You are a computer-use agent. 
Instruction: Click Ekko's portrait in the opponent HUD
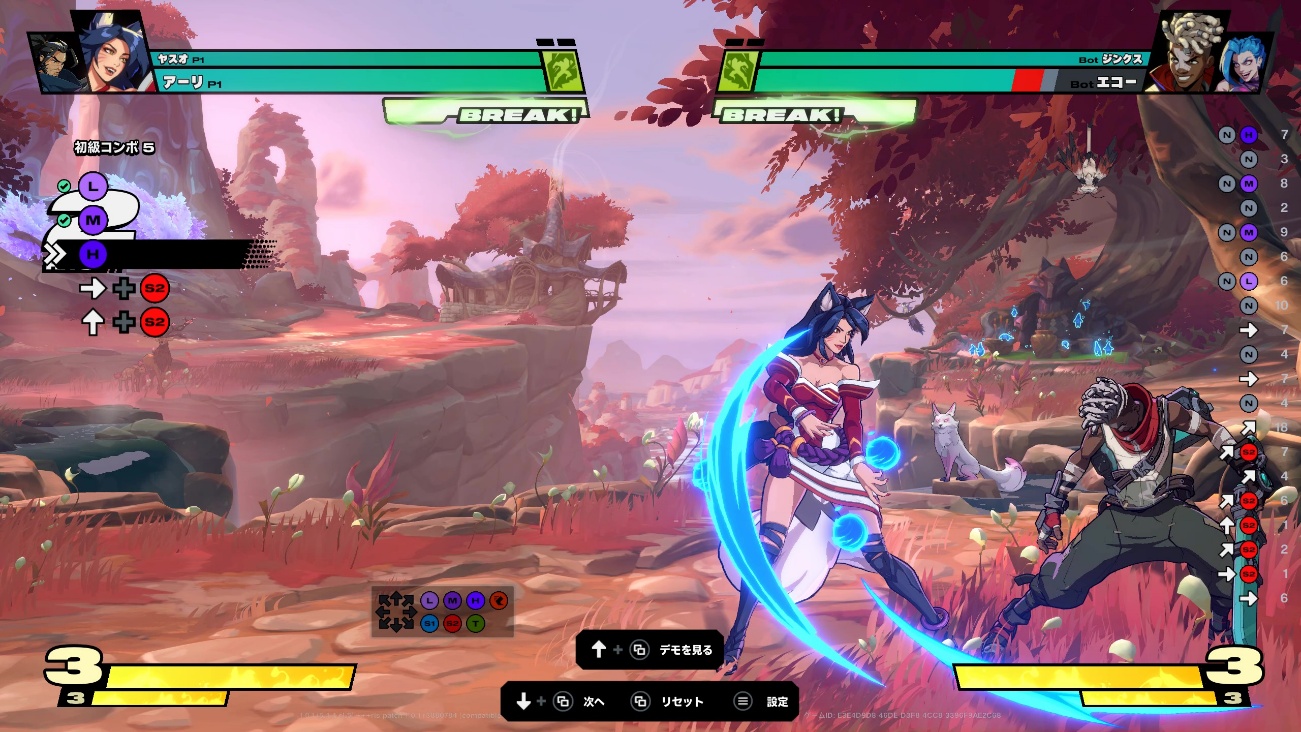click(x=1190, y=52)
